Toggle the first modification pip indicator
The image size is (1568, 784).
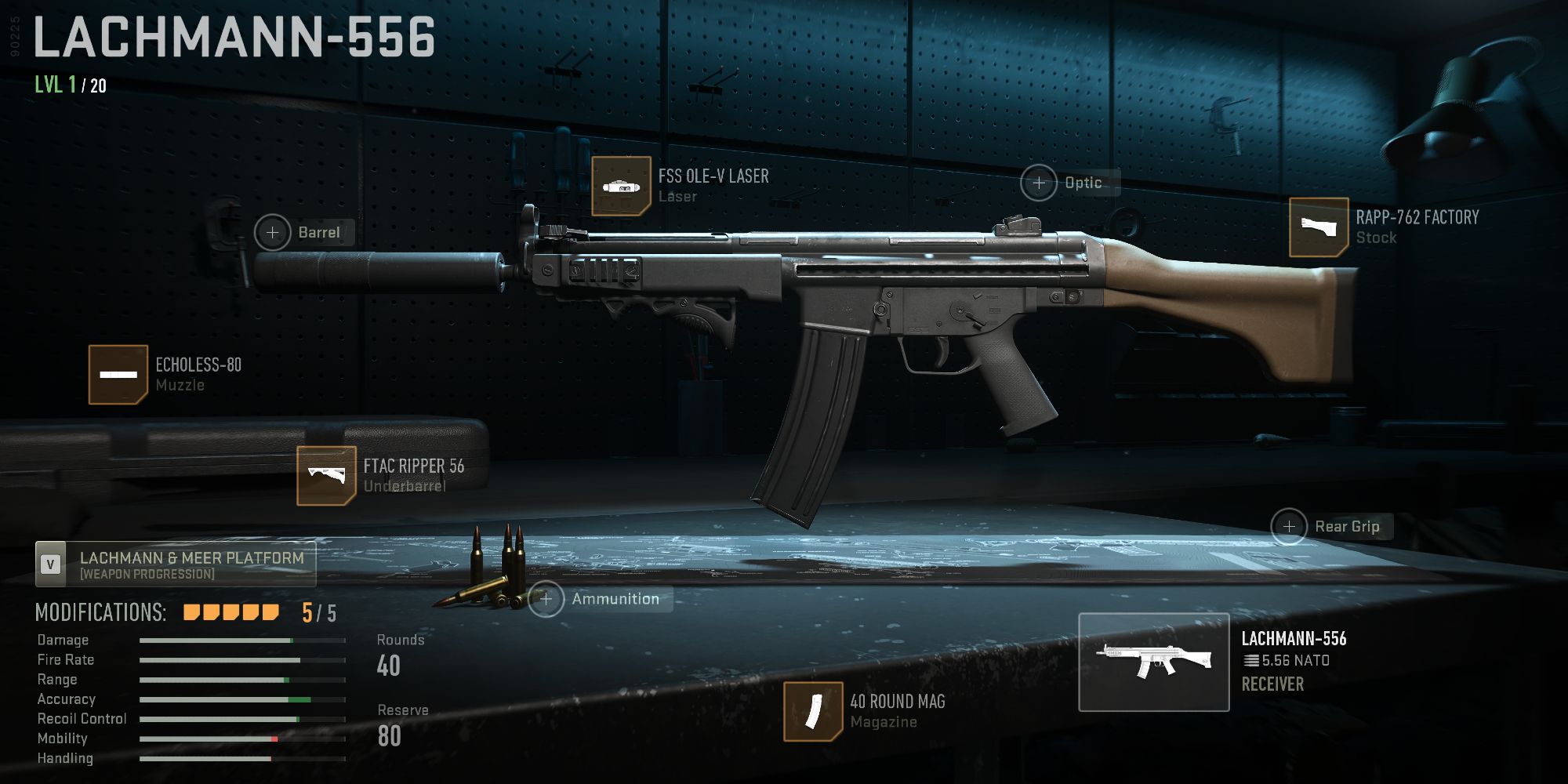coord(189,612)
